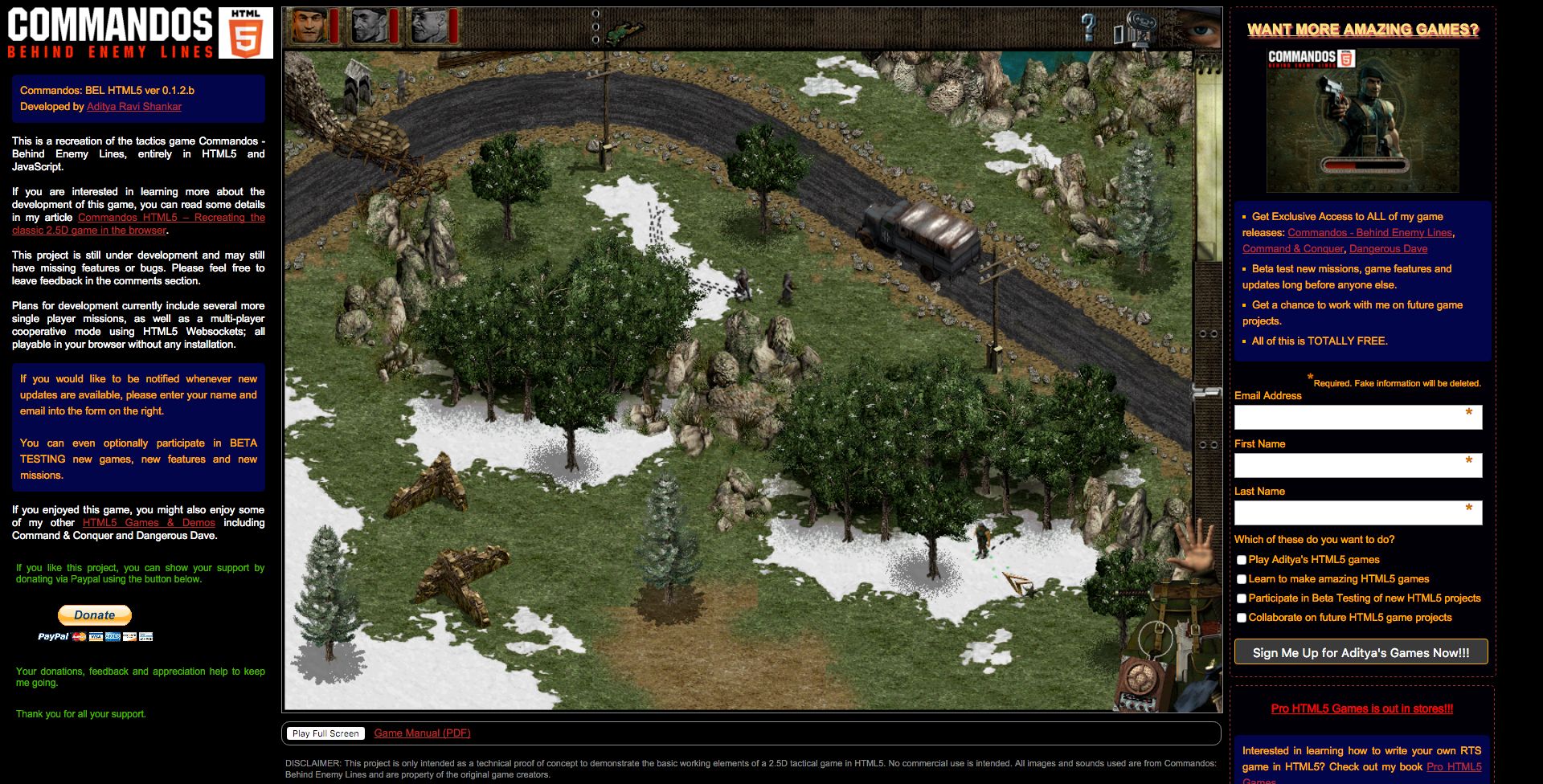
Task: Choose the open hand action icon
Action: (1193, 546)
